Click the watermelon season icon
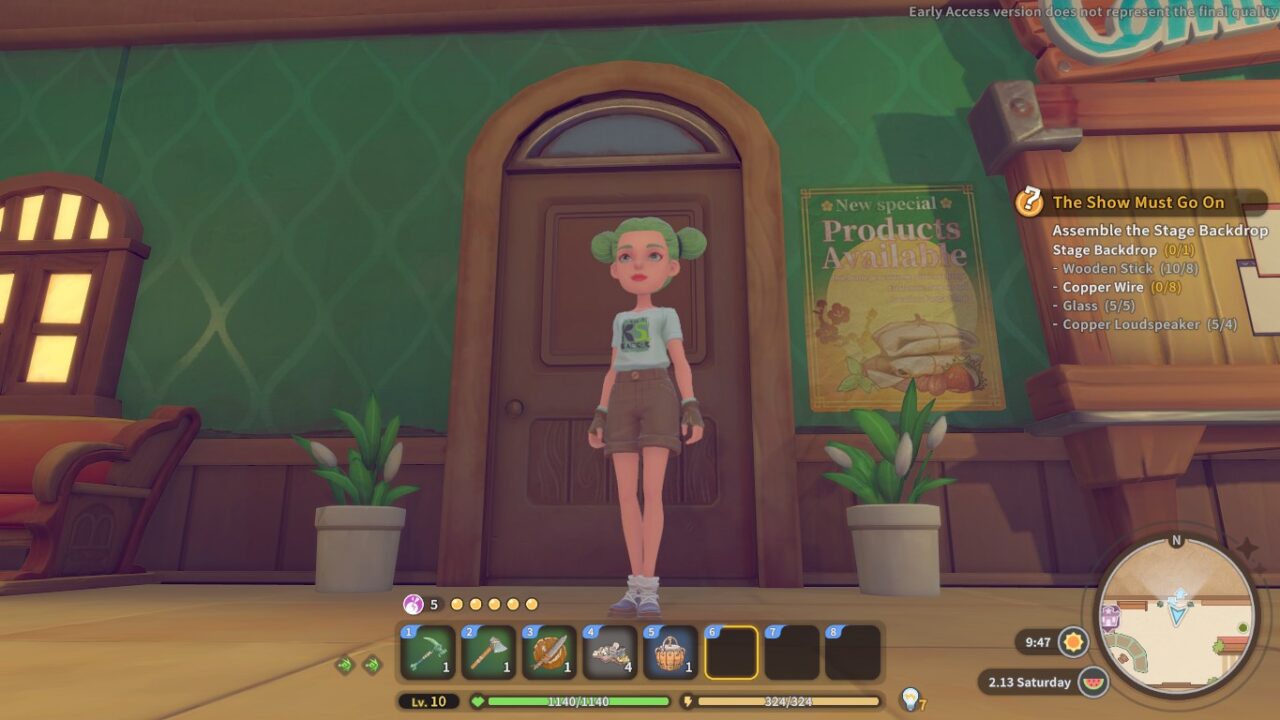Screen dimensions: 1280x720 1094,682
